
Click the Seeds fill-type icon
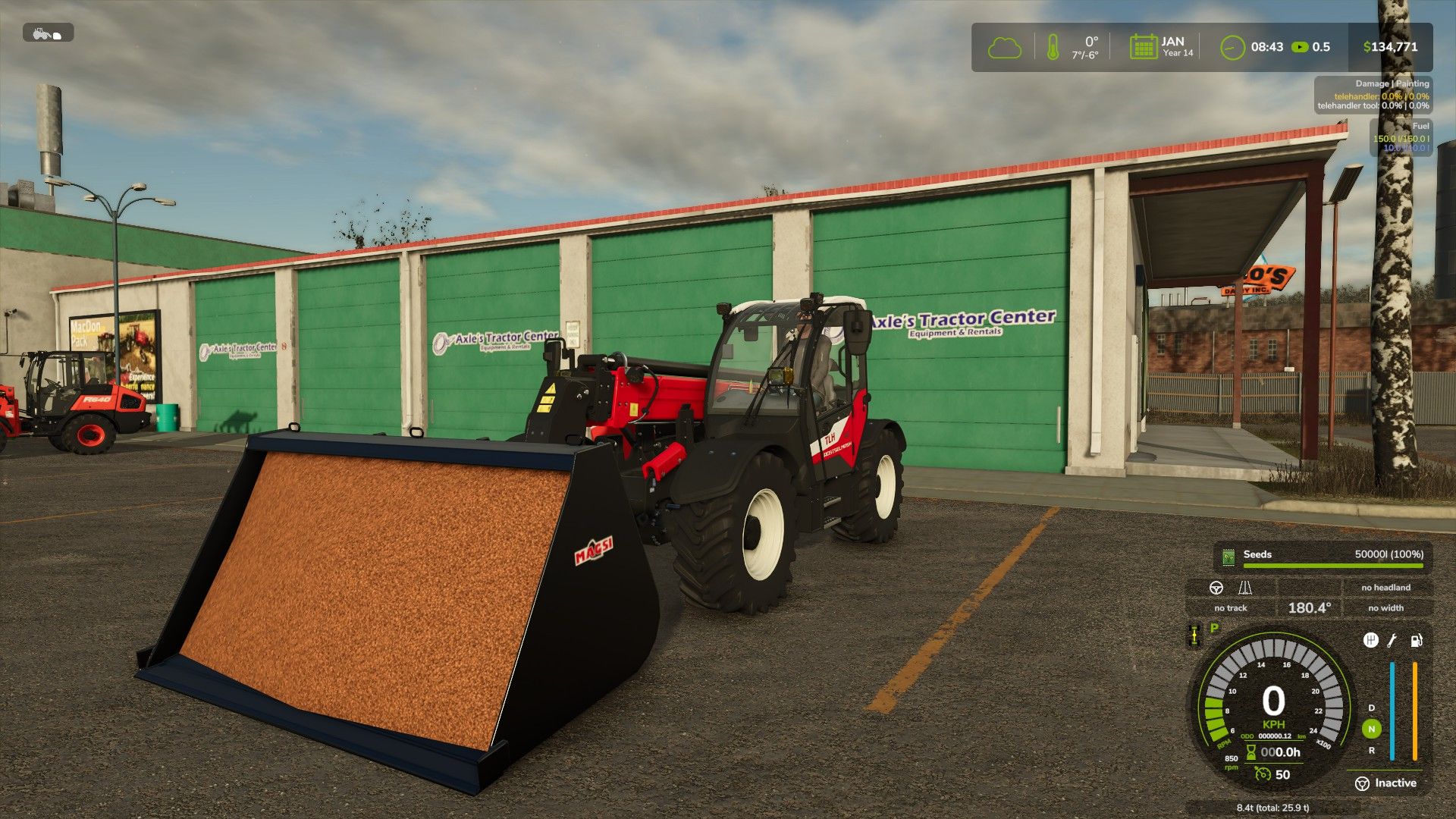[x=1228, y=557]
